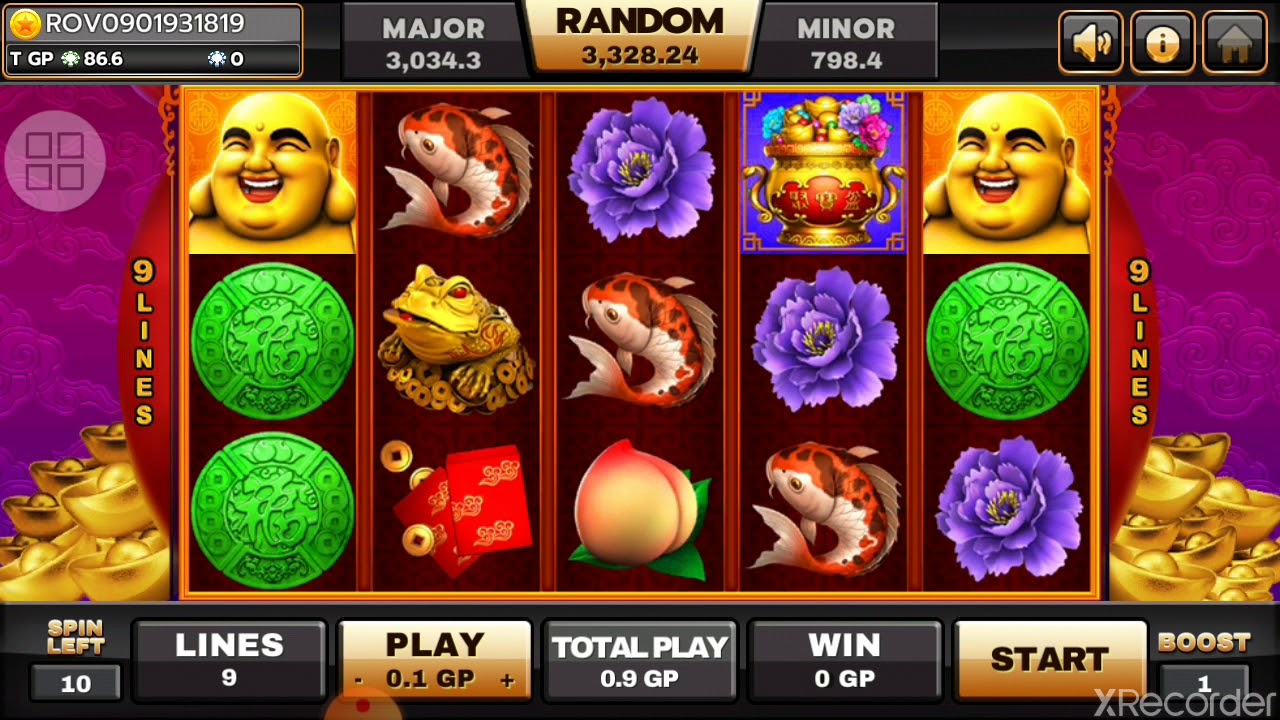Click the TOTAL PLAY display
The image size is (1280, 720).
[640, 660]
